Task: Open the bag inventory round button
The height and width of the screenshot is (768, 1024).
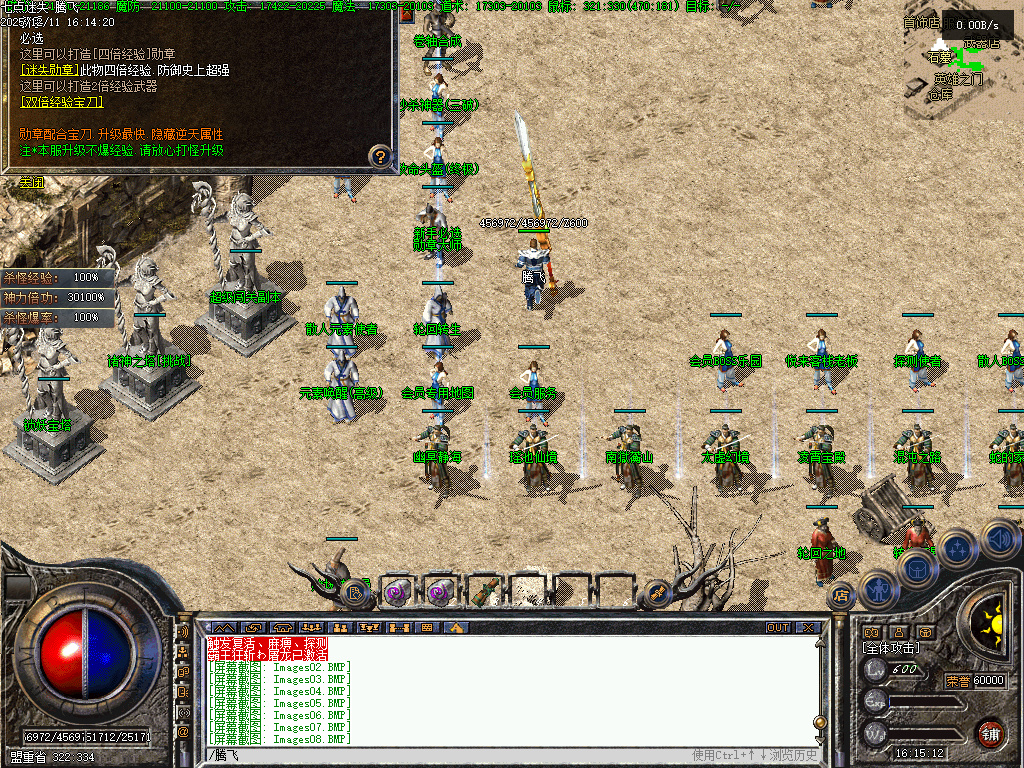Action: click(x=918, y=568)
